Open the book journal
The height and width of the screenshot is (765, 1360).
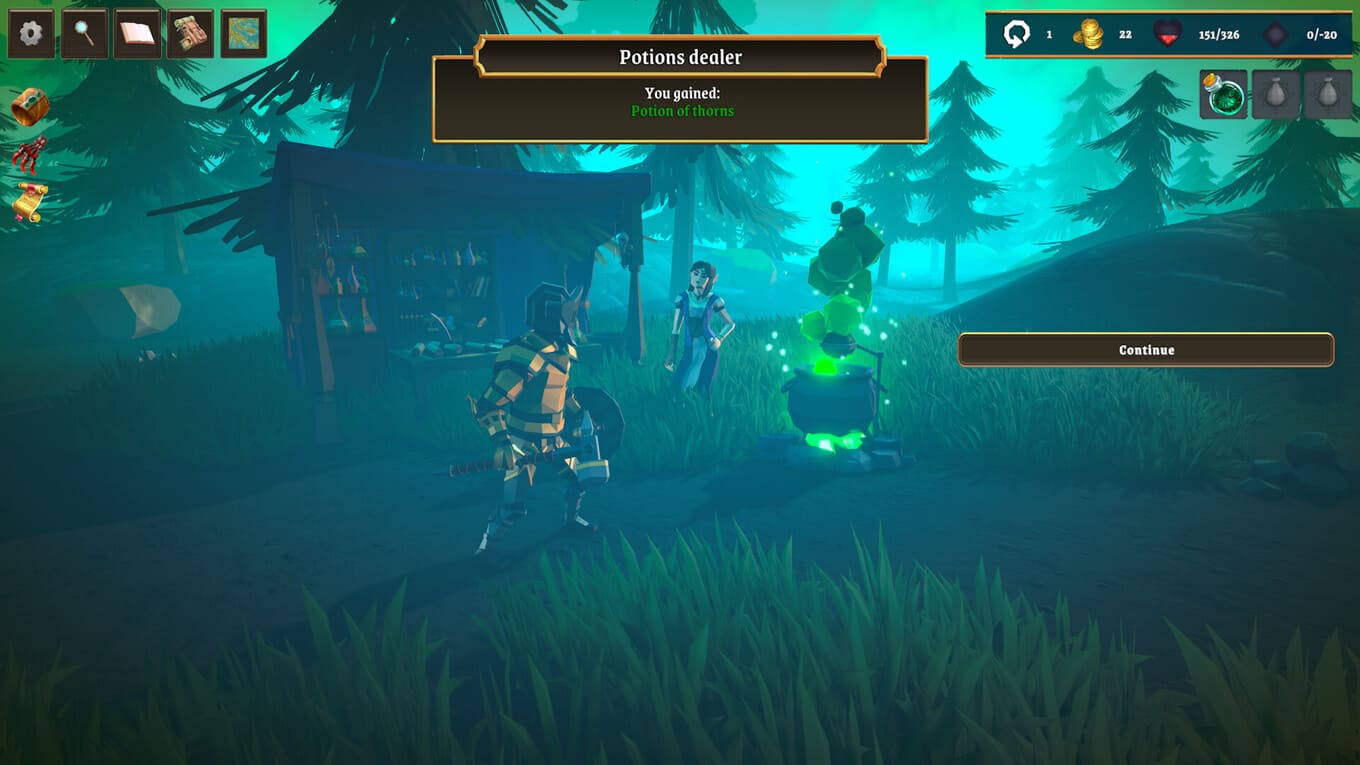(x=137, y=34)
